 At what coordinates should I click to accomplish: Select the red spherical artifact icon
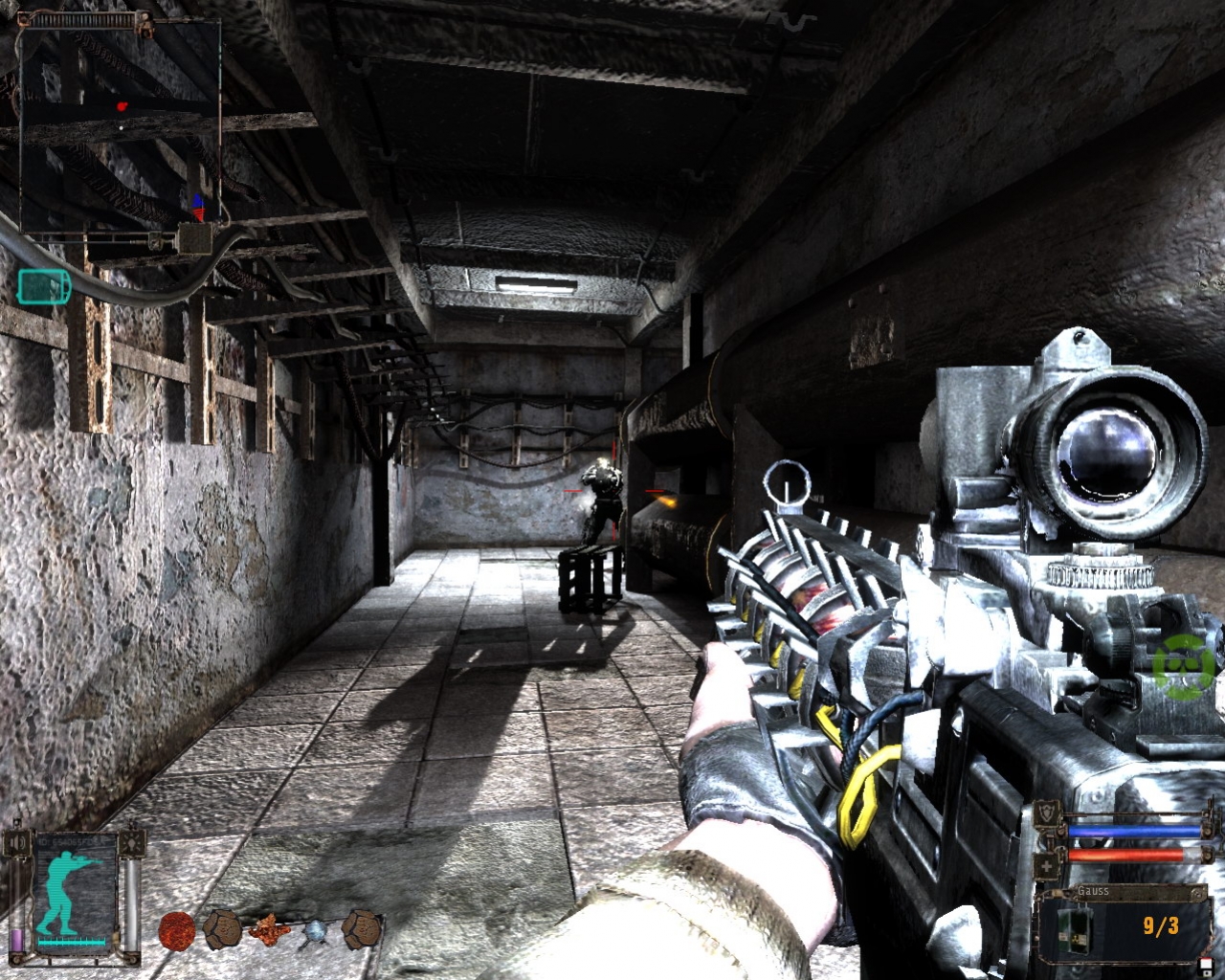tap(178, 932)
